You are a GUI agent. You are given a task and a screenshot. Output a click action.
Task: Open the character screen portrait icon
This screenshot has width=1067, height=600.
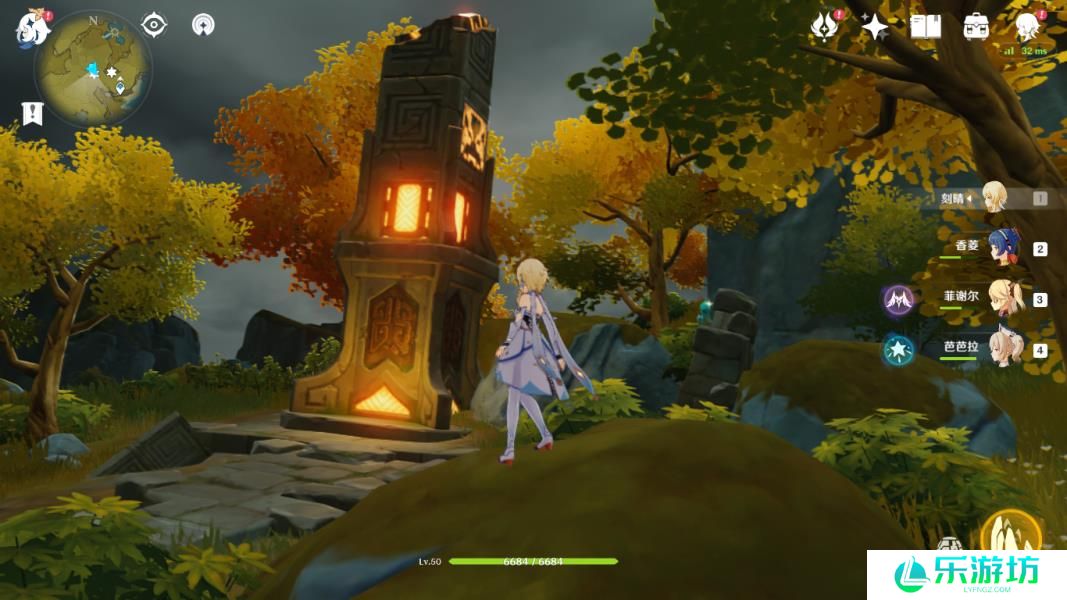click(x=1026, y=27)
